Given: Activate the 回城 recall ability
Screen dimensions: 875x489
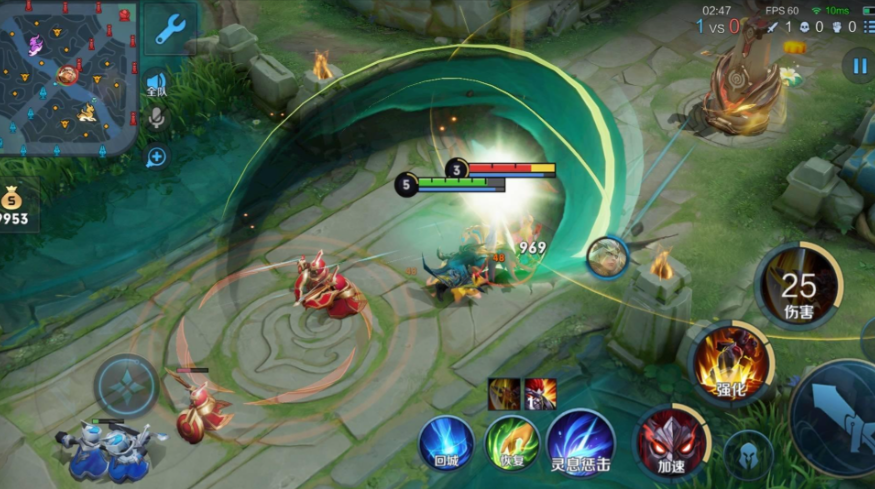Looking at the screenshot, I should pos(446,443).
